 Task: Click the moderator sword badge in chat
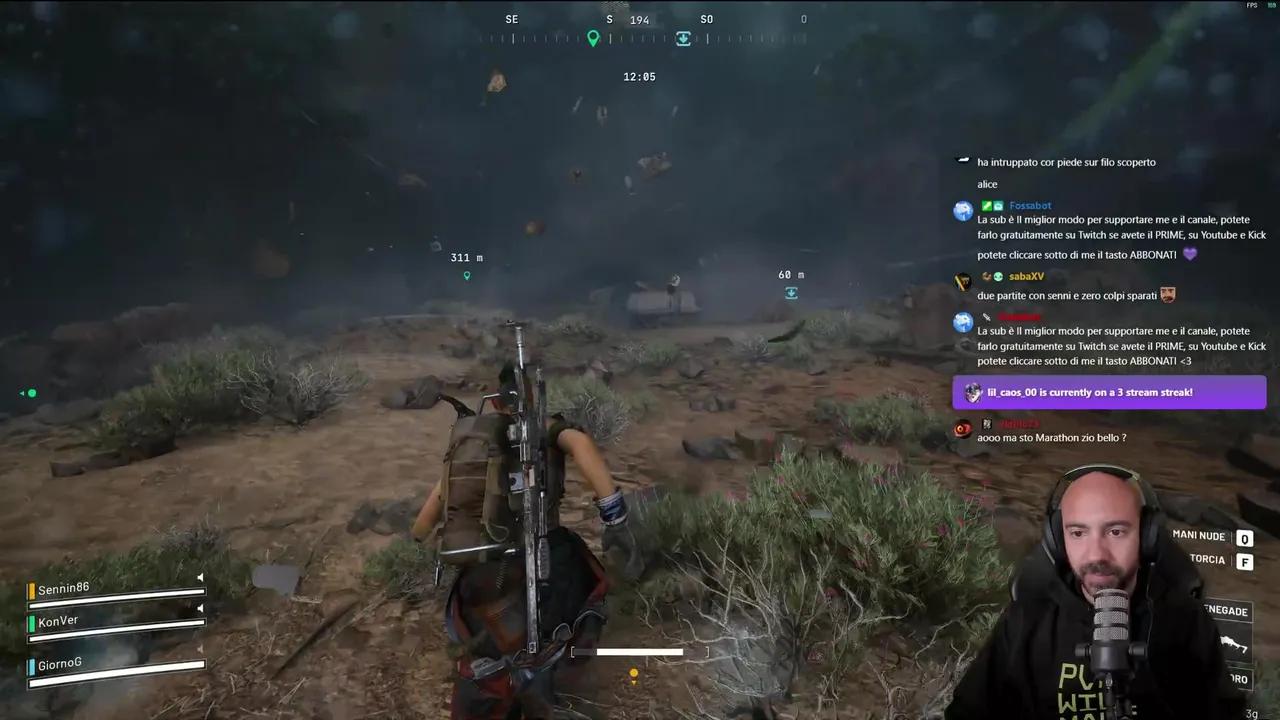(x=986, y=316)
